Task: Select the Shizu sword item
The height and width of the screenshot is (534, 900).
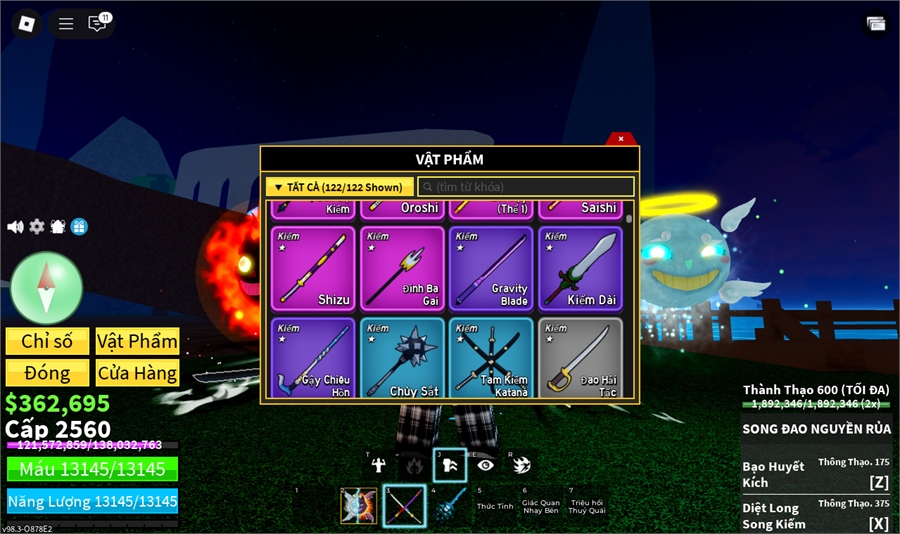Action: [x=312, y=268]
